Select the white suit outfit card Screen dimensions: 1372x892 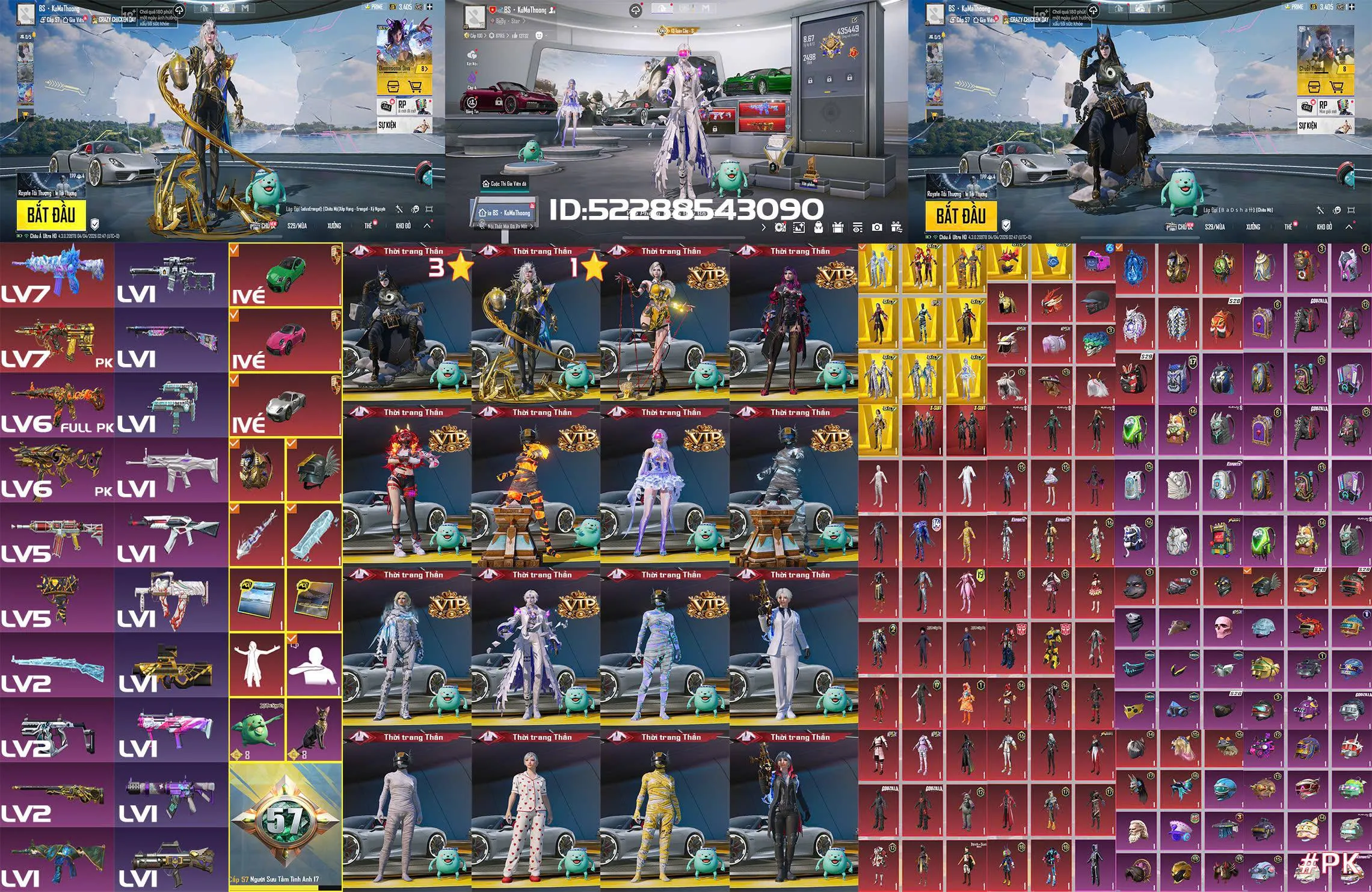click(793, 647)
